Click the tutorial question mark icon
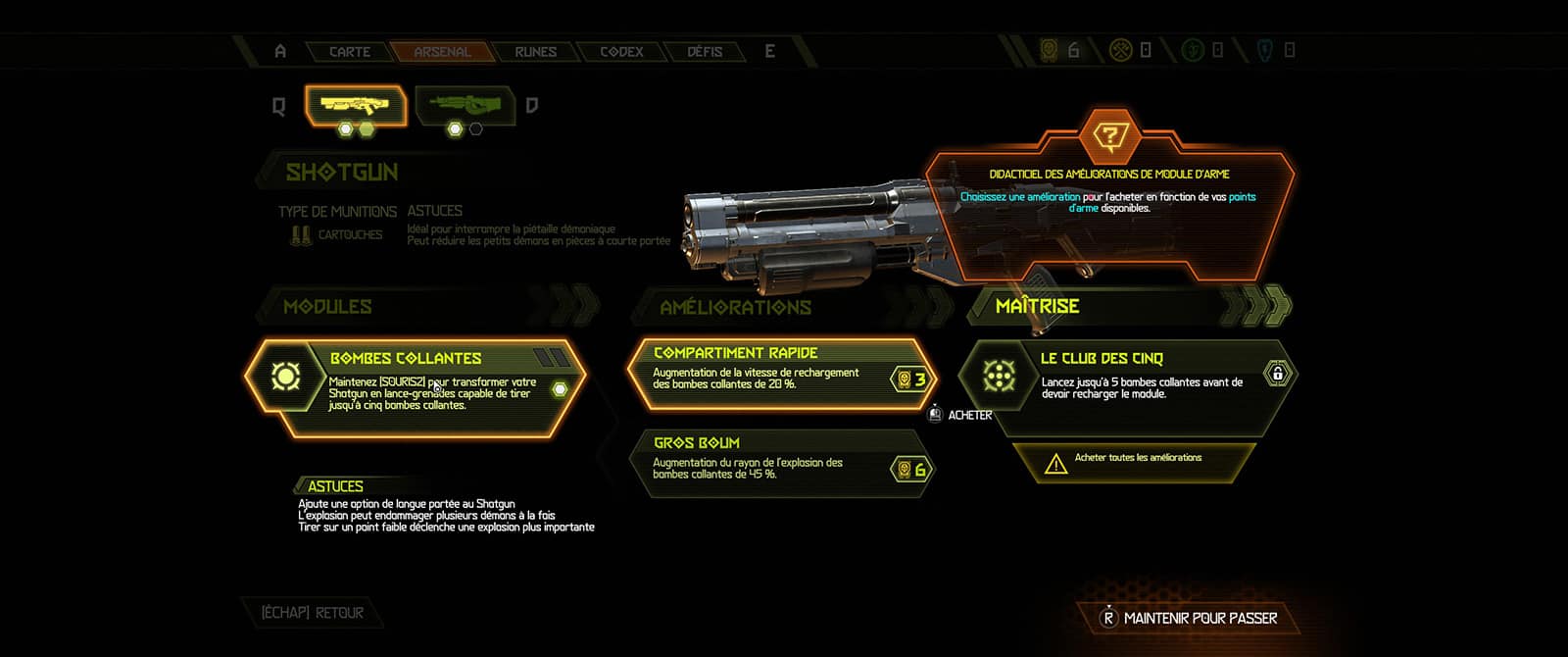Viewport: 1568px width, 657px height. 1109,136
